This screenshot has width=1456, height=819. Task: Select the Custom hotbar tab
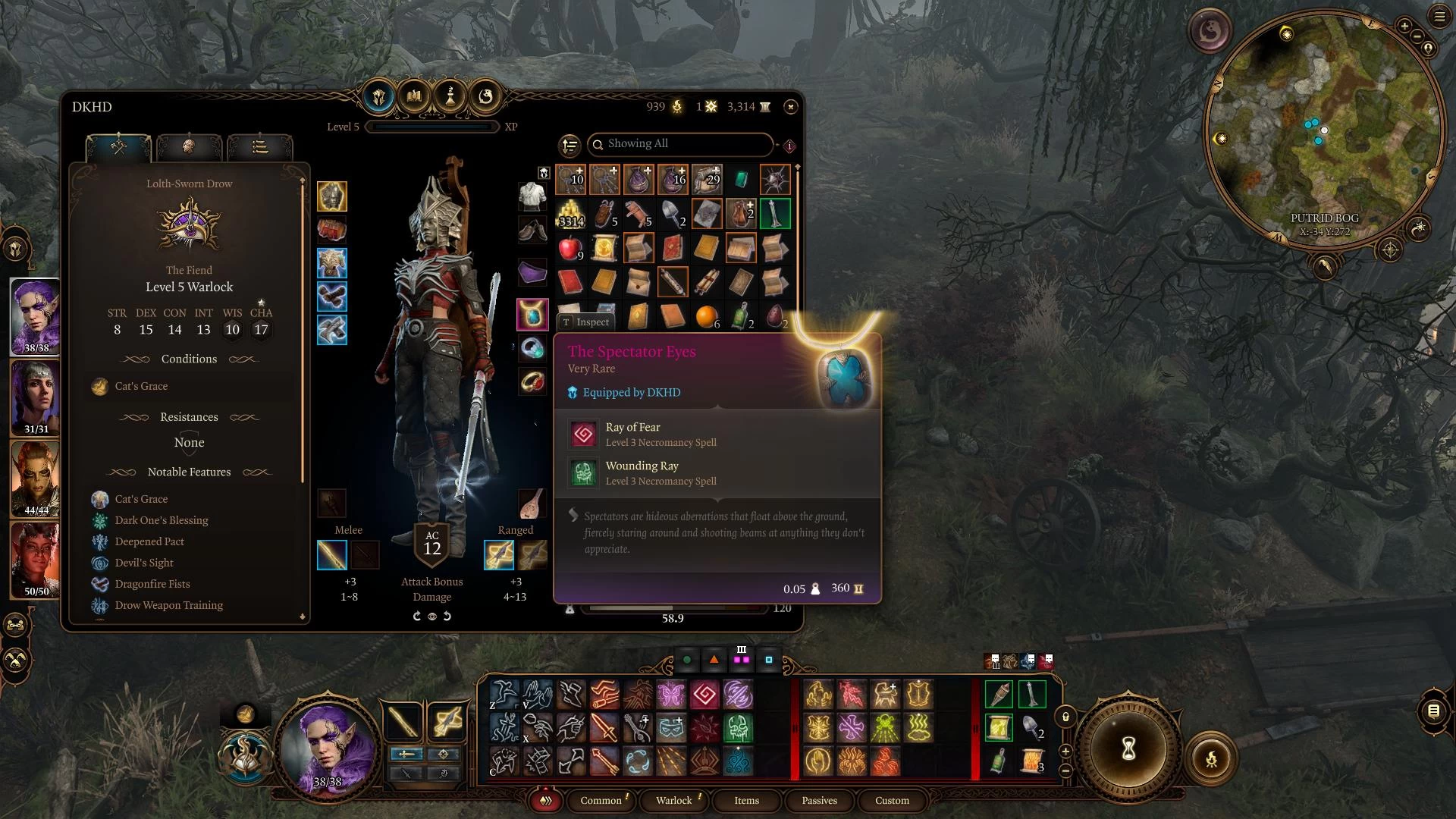(x=892, y=800)
